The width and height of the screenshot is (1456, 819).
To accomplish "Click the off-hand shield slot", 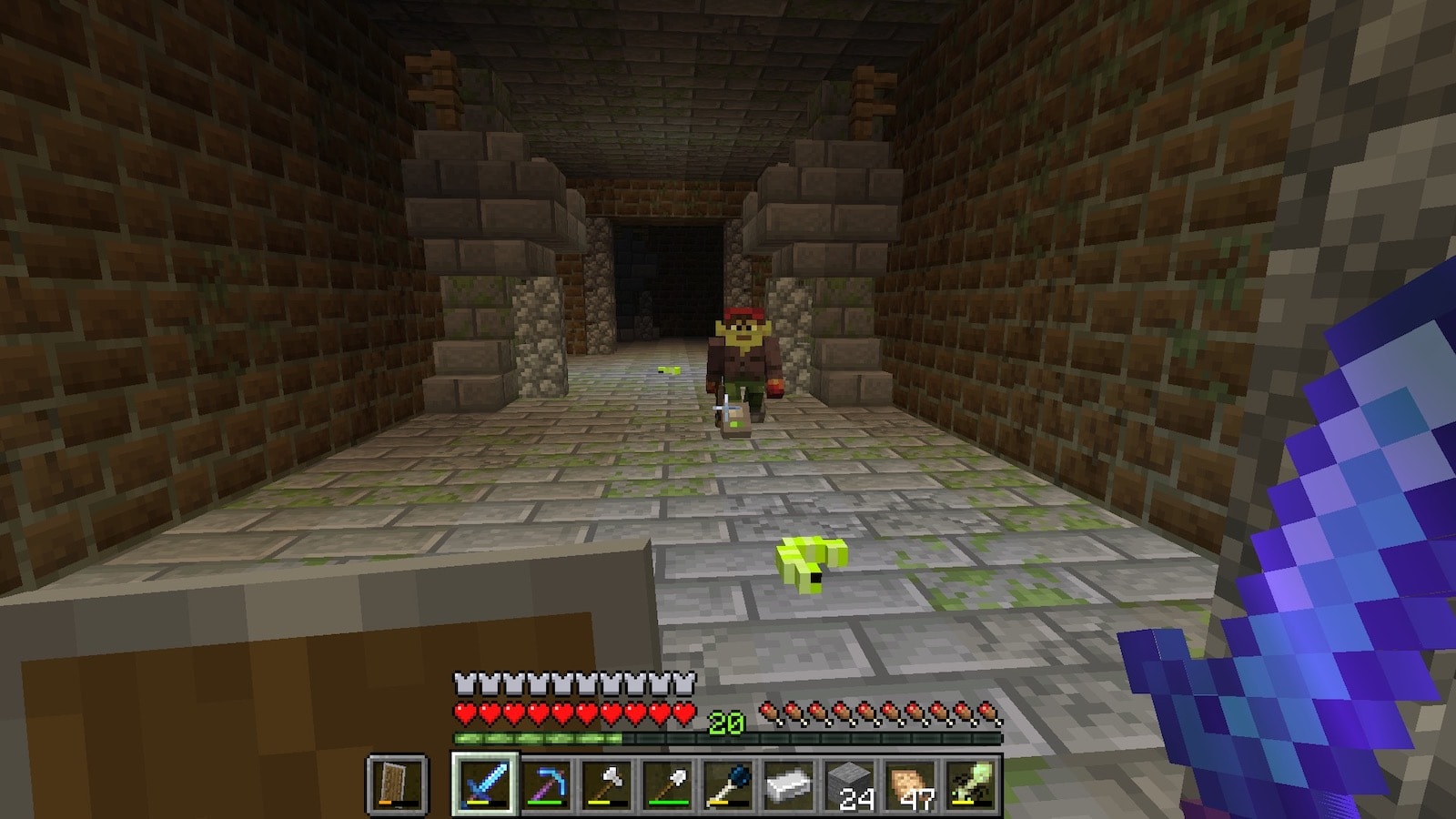I will [398, 784].
